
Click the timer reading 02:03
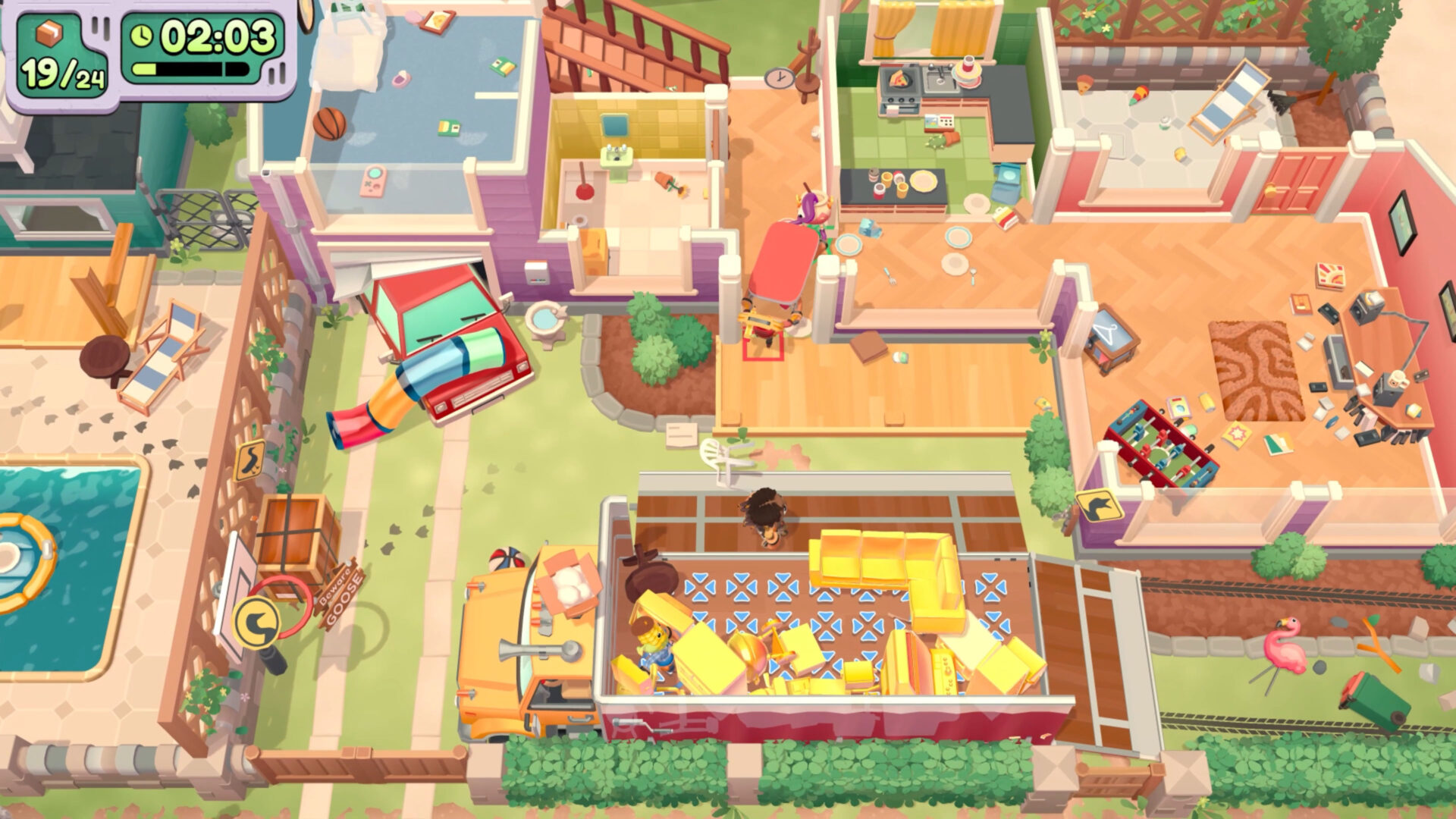tap(219, 33)
